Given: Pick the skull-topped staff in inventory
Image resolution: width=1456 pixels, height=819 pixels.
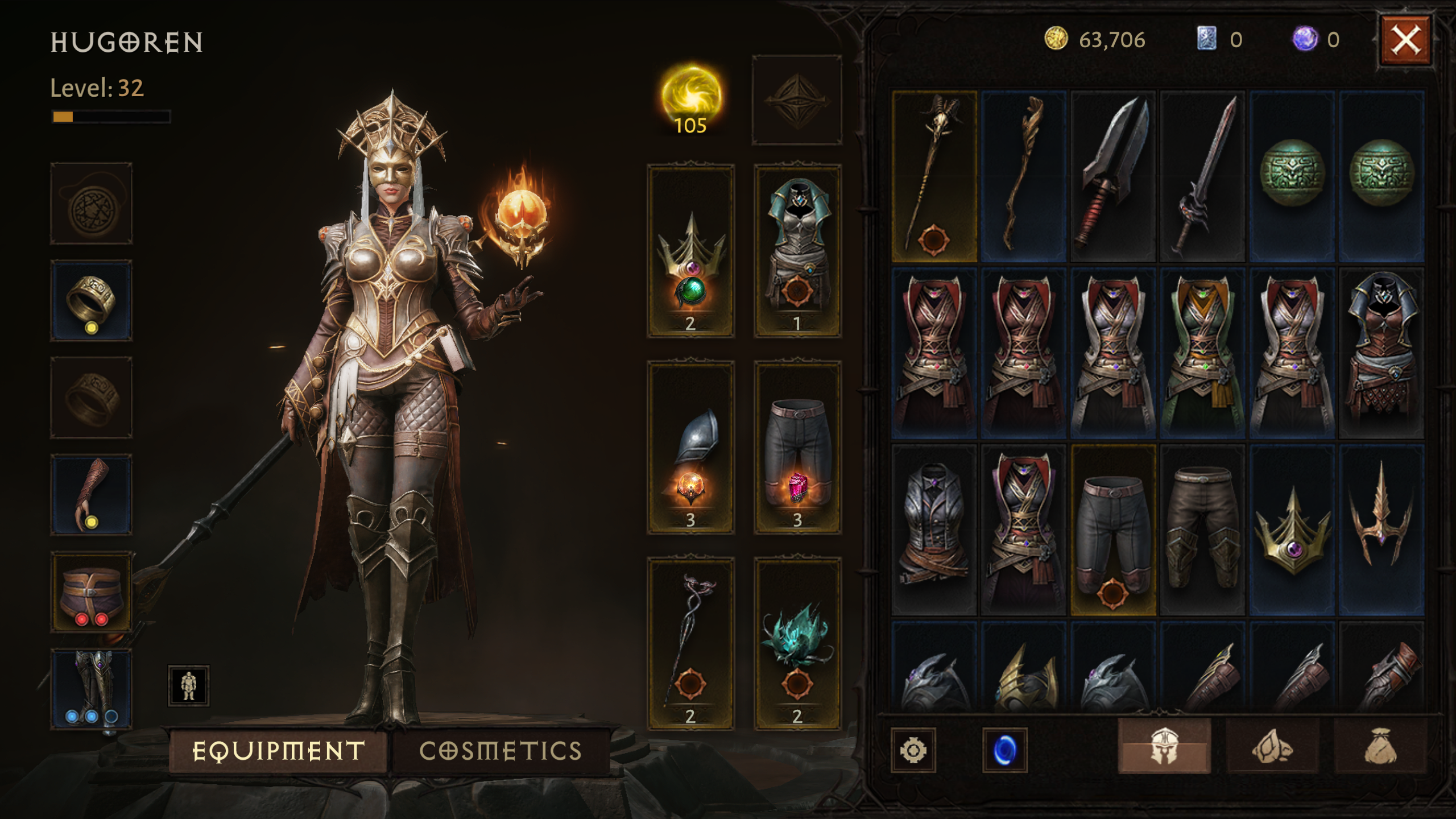Looking at the screenshot, I should tap(934, 176).
